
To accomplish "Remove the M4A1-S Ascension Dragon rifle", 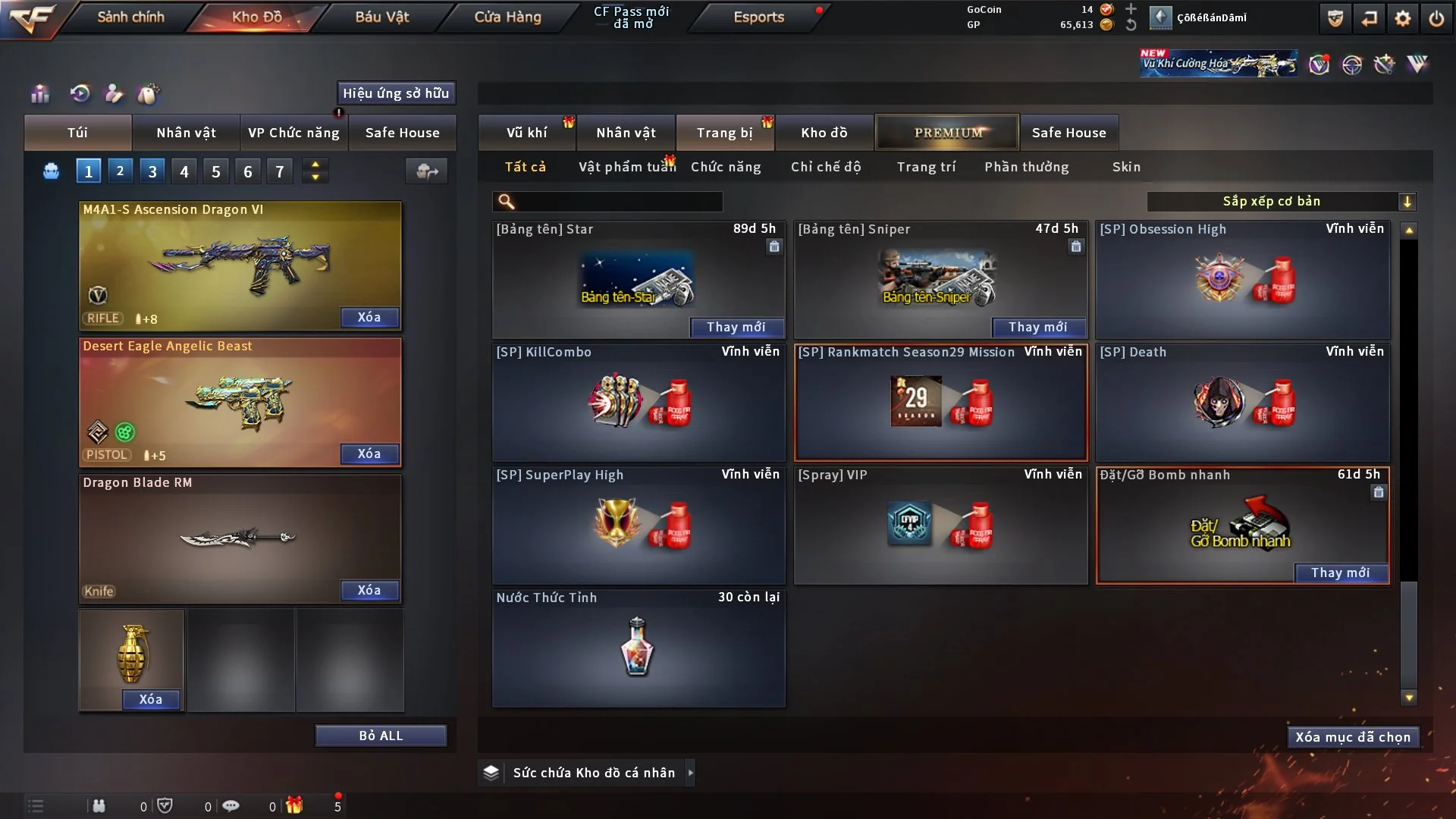I will tap(369, 317).
